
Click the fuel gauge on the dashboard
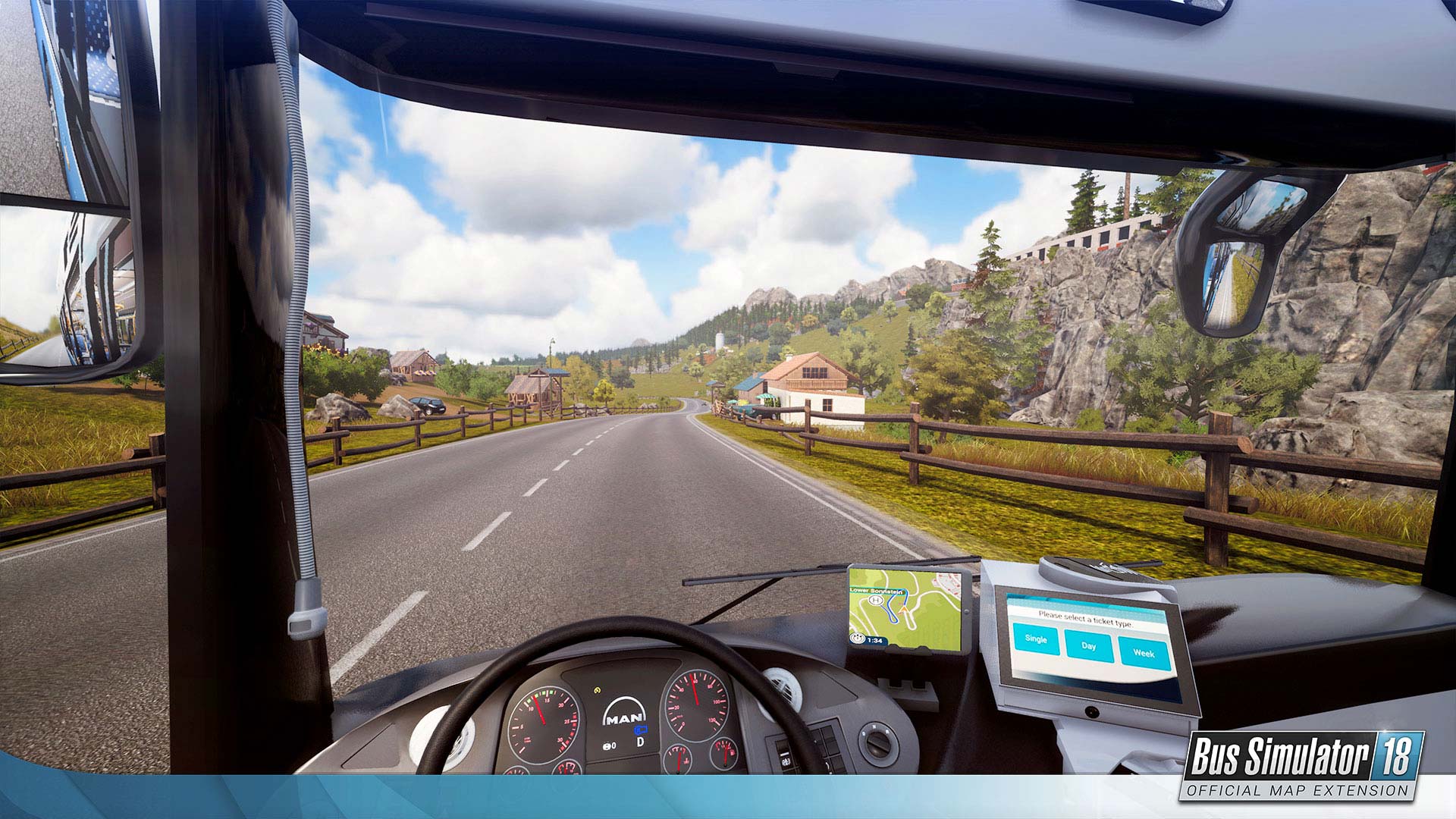click(x=726, y=752)
